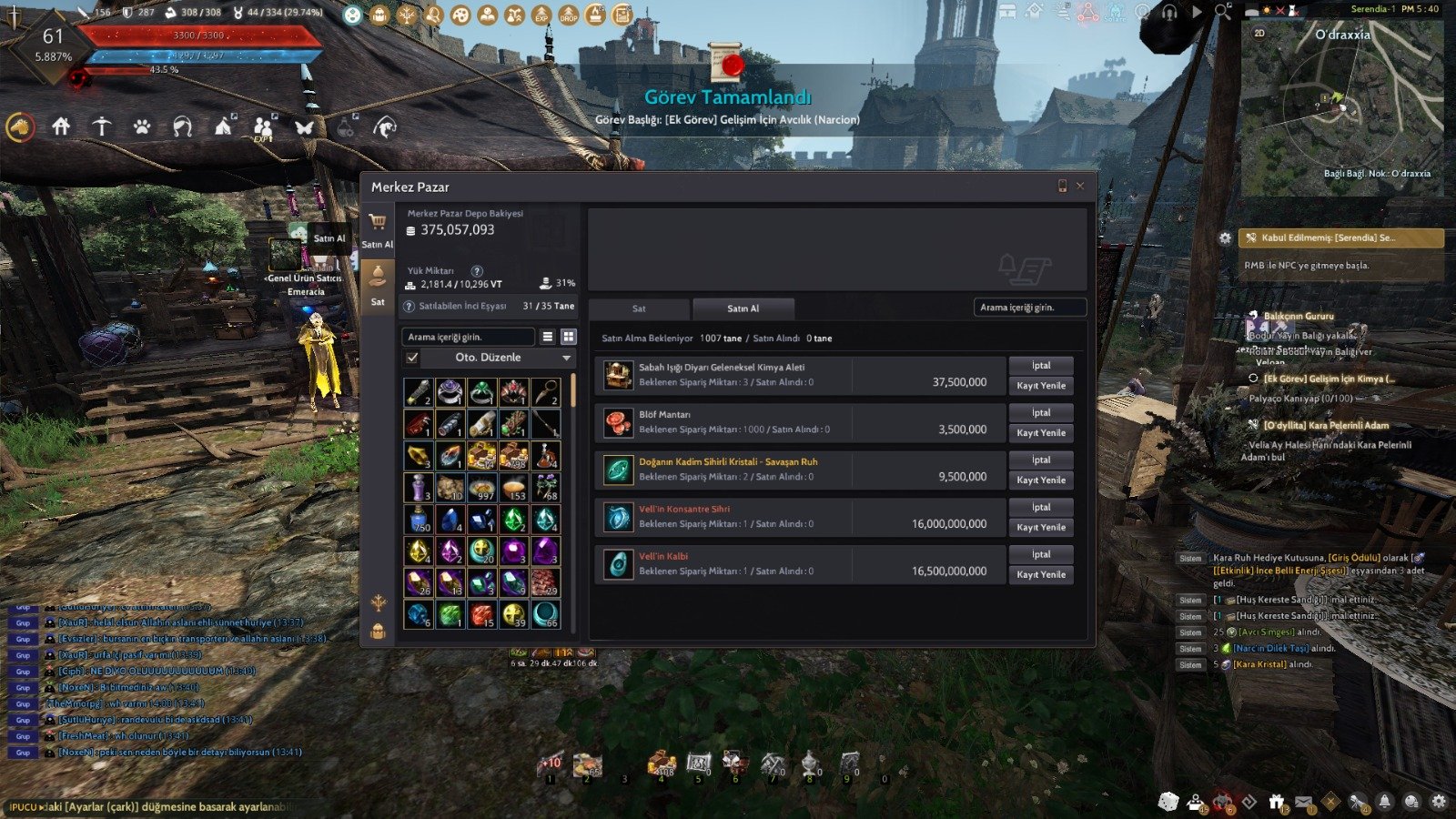Screen dimensions: 1456x819
Task: Click the order search field on the right
Action: coord(1029,308)
